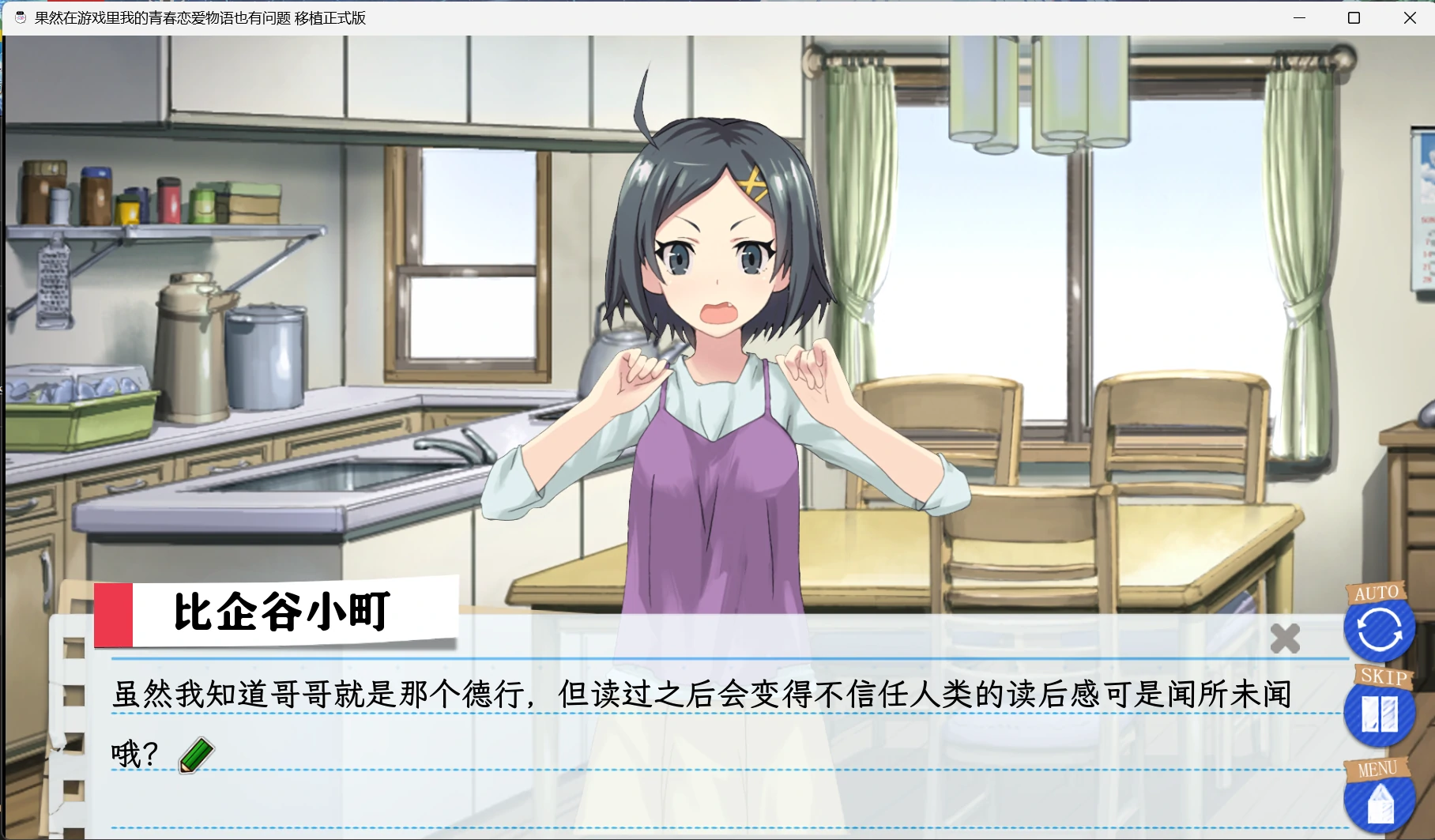1435x840 pixels.
Task: Hide the dialogue box with the X button
Action: (1286, 638)
